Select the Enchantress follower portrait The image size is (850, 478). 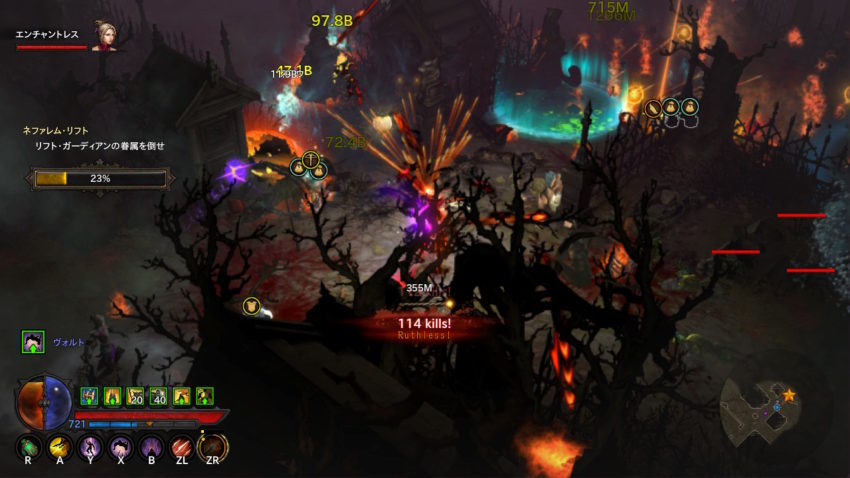[102, 35]
